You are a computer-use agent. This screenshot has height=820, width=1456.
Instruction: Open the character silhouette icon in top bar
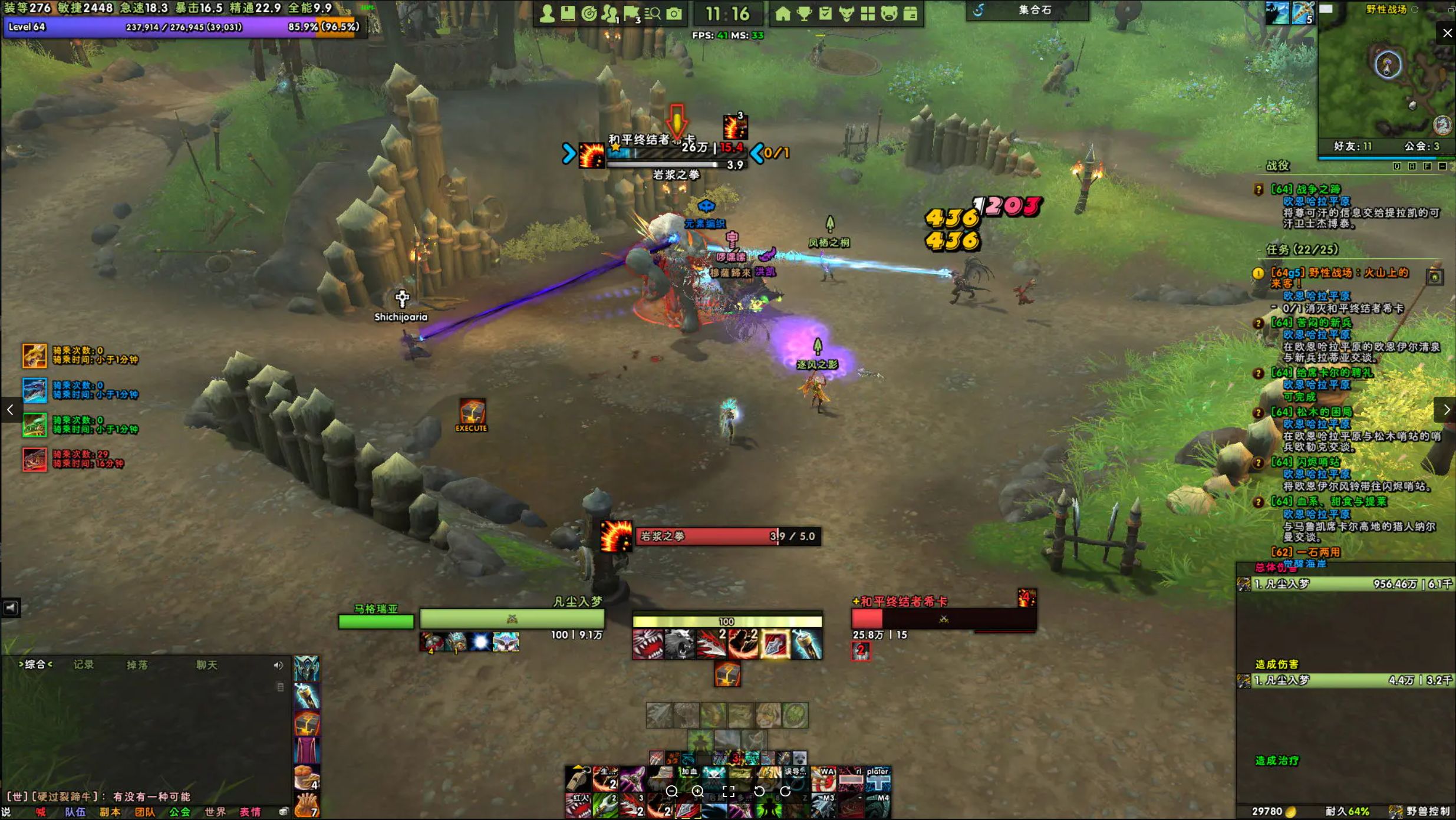547,14
